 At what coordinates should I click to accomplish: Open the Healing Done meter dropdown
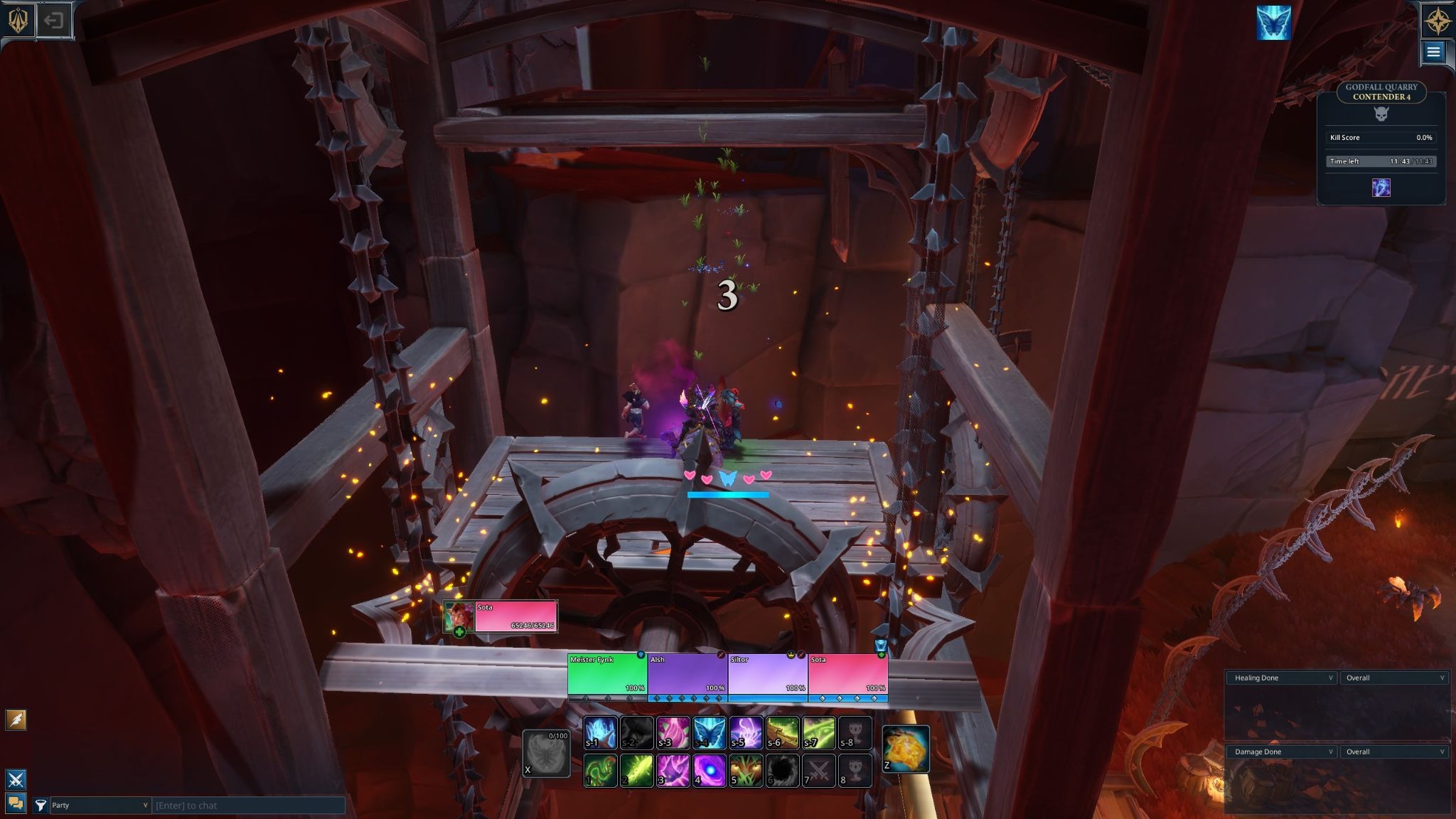[x=1282, y=678]
